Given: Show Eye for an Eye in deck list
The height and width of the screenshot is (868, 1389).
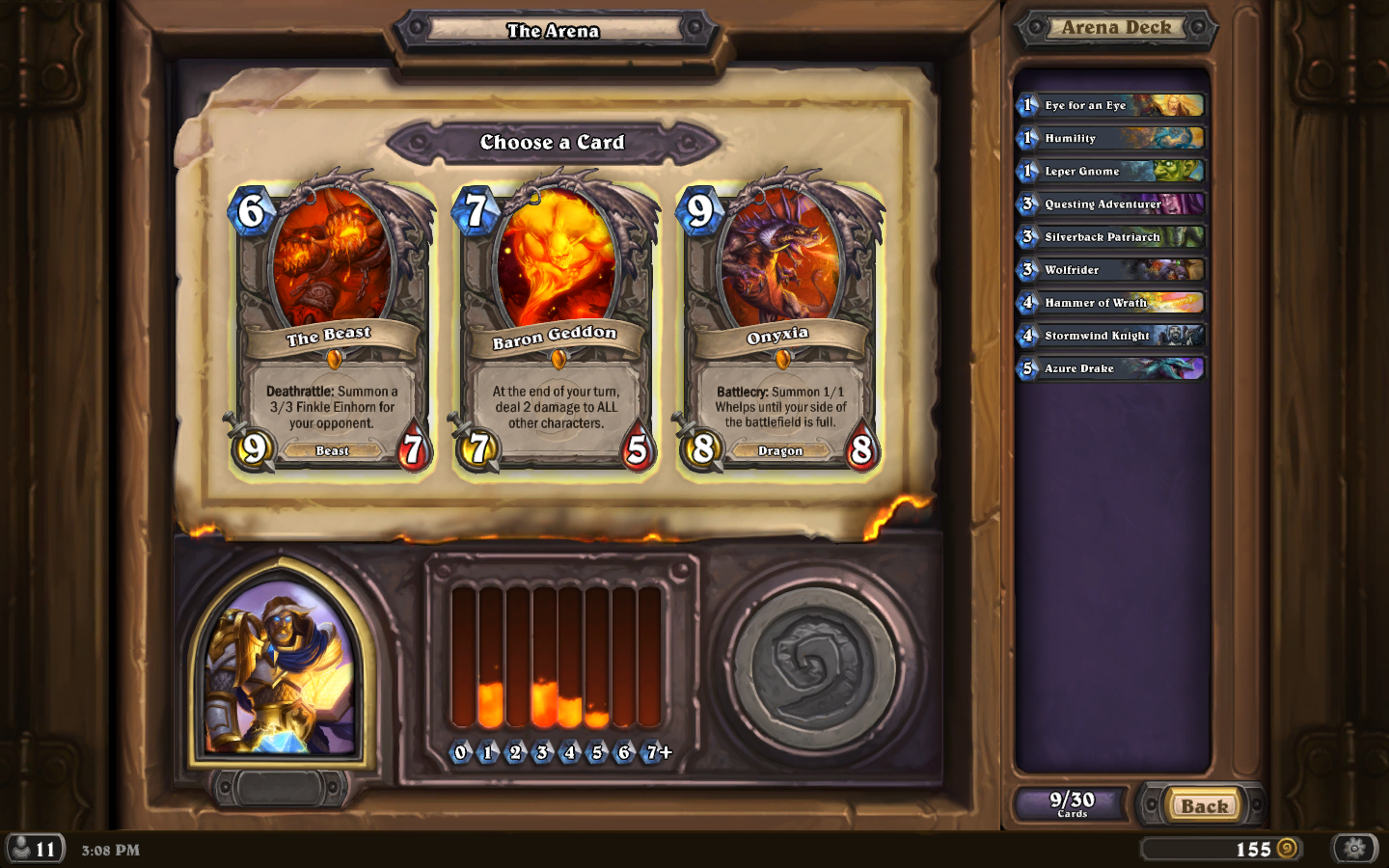Looking at the screenshot, I should point(1111,105).
